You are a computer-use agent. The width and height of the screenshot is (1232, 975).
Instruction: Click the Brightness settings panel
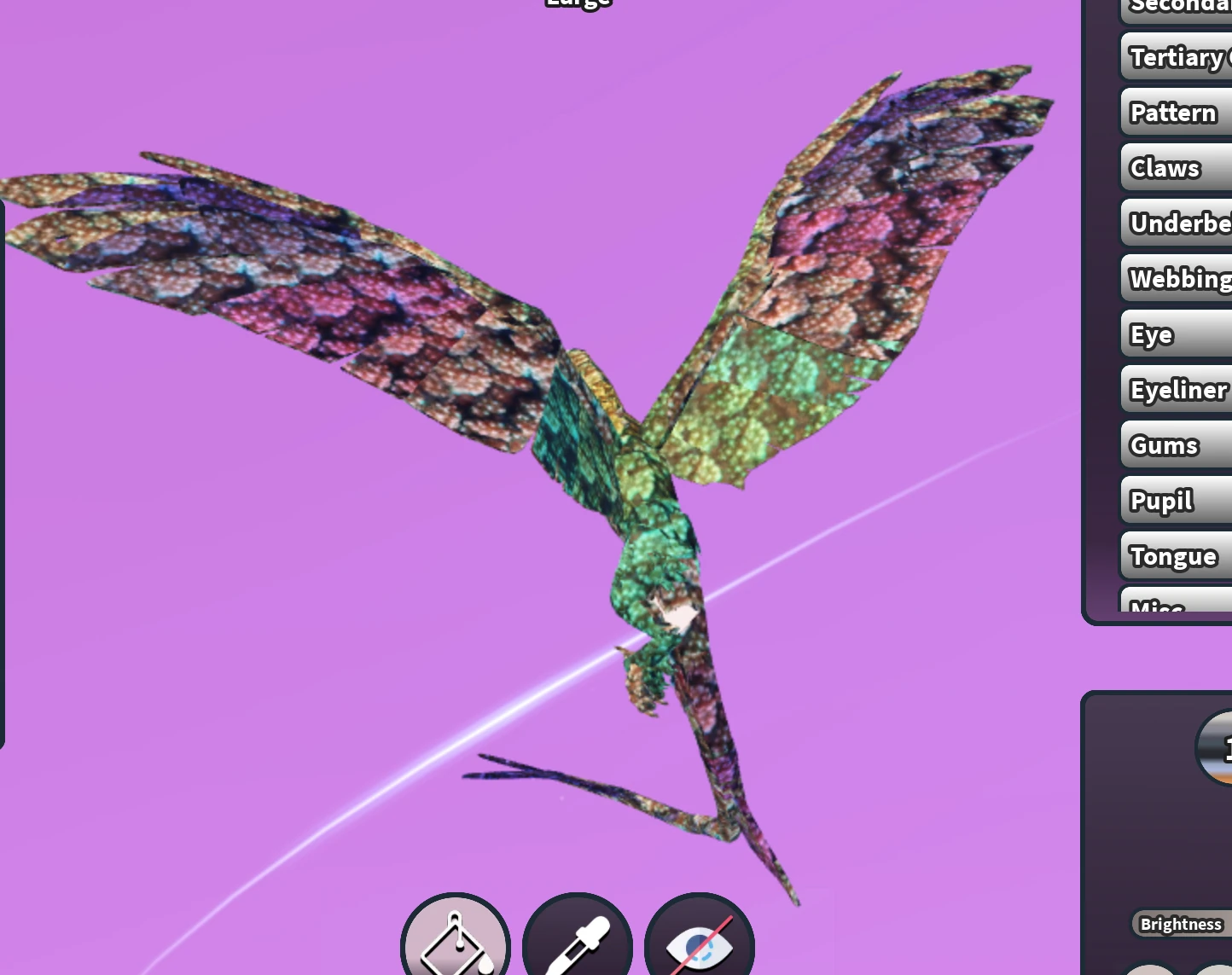(x=1181, y=924)
